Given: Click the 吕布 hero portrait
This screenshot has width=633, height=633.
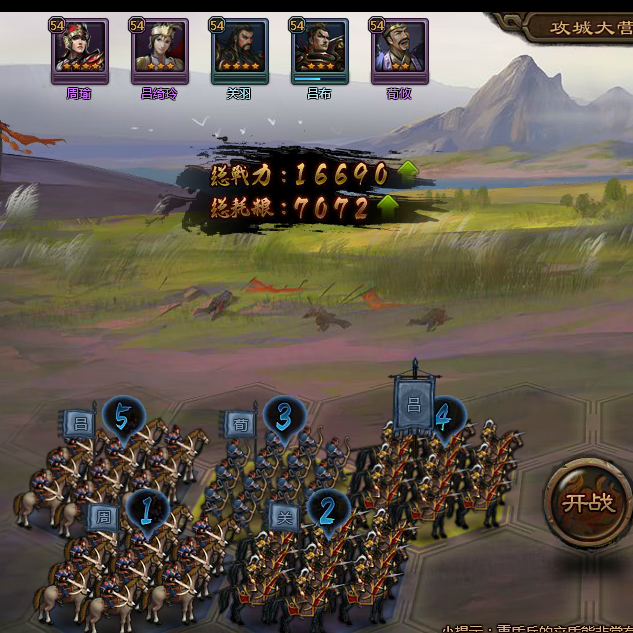Looking at the screenshot, I should pyautogui.click(x=320, y=50).
